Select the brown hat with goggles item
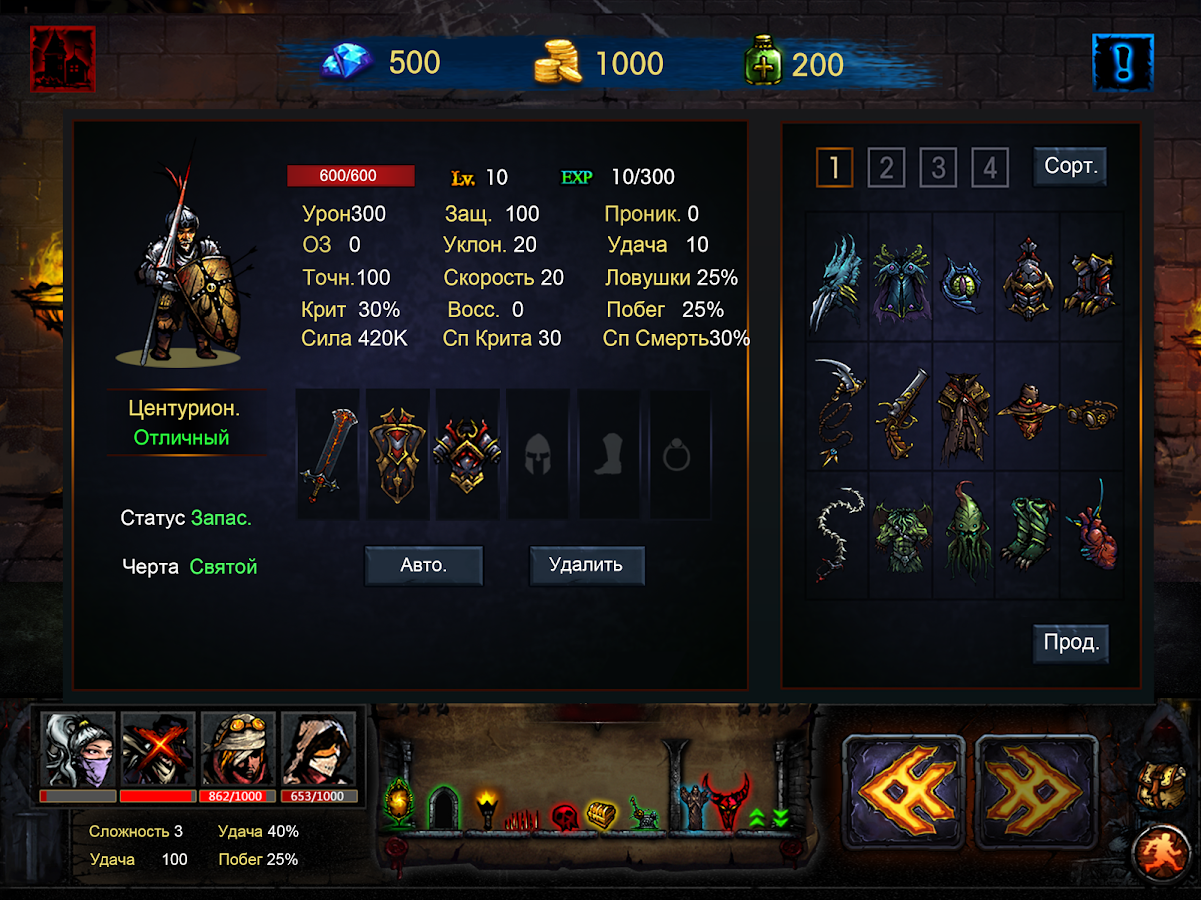The image size is (1201, 900). pos(1027,407)
